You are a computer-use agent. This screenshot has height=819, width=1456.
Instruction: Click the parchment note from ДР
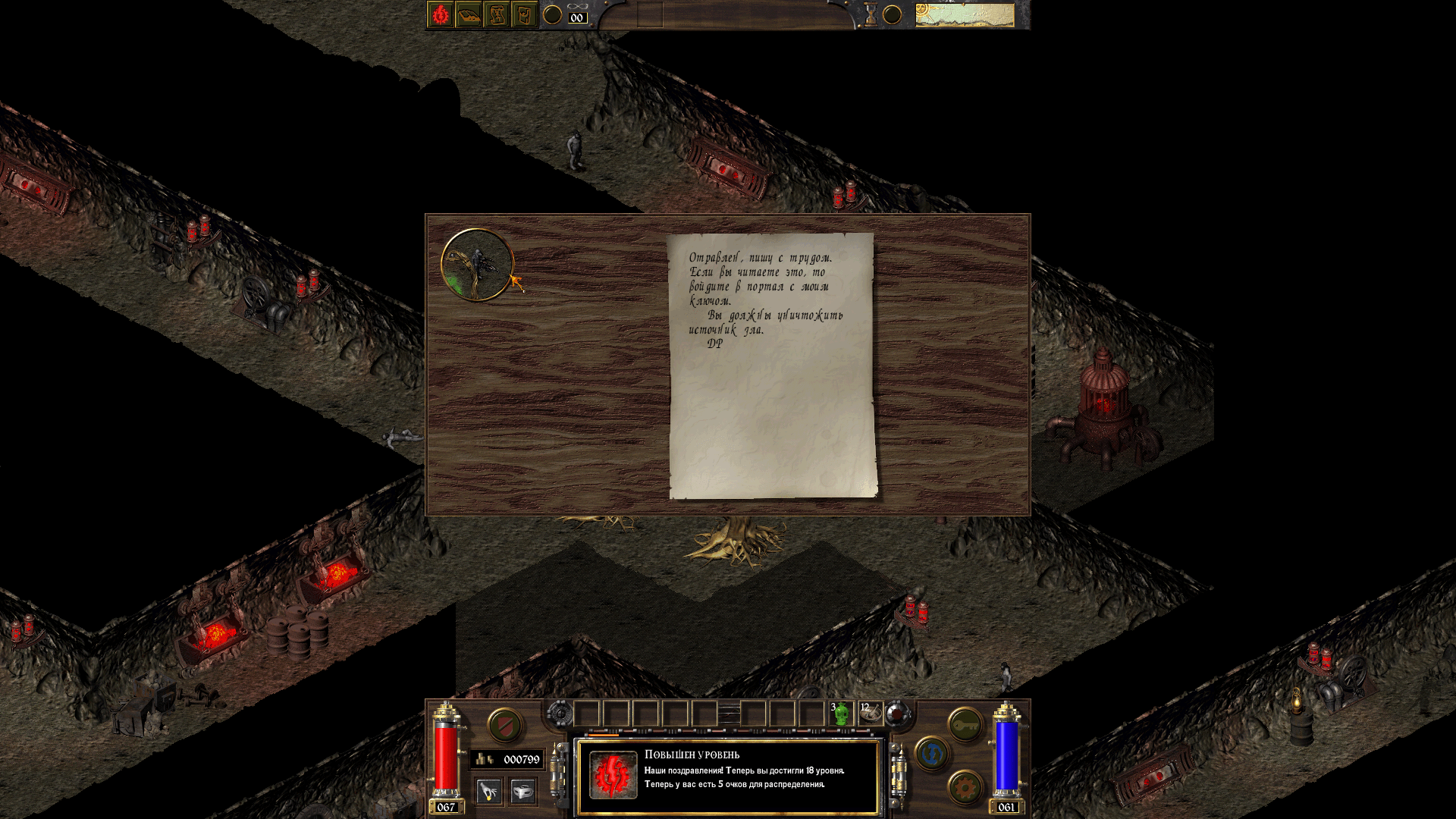pyautogui.click(x=772, y=366)
